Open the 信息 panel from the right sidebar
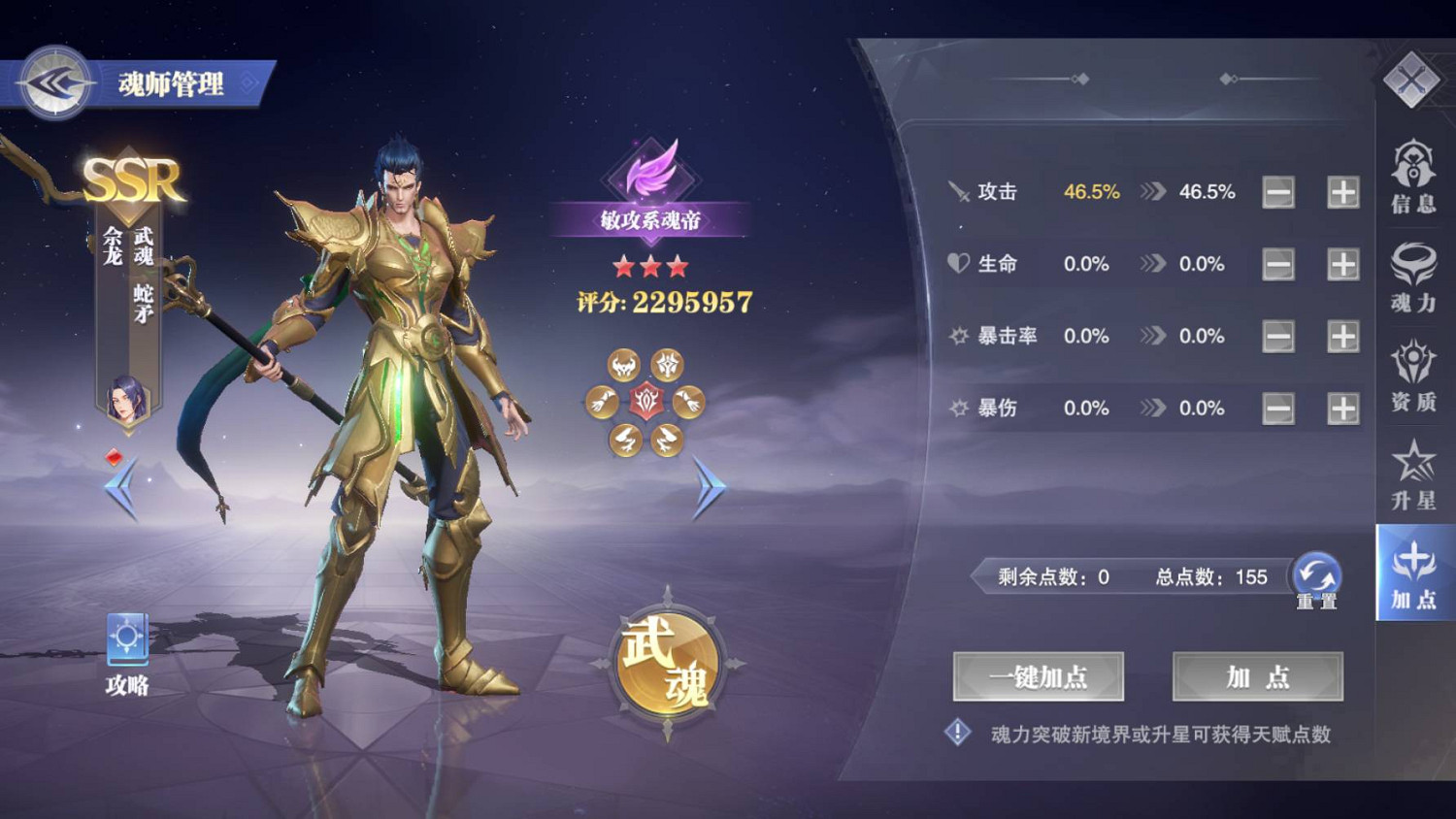 (1413, 180)
